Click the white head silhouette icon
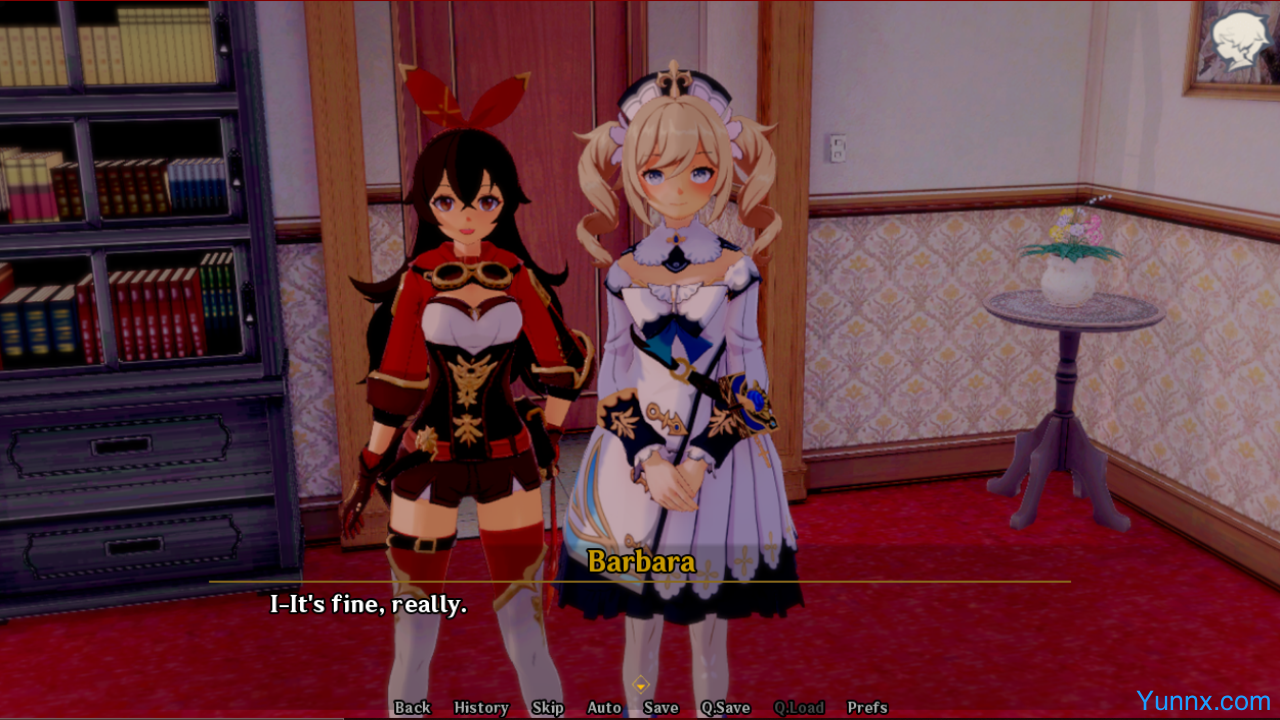 [1240, 41]
